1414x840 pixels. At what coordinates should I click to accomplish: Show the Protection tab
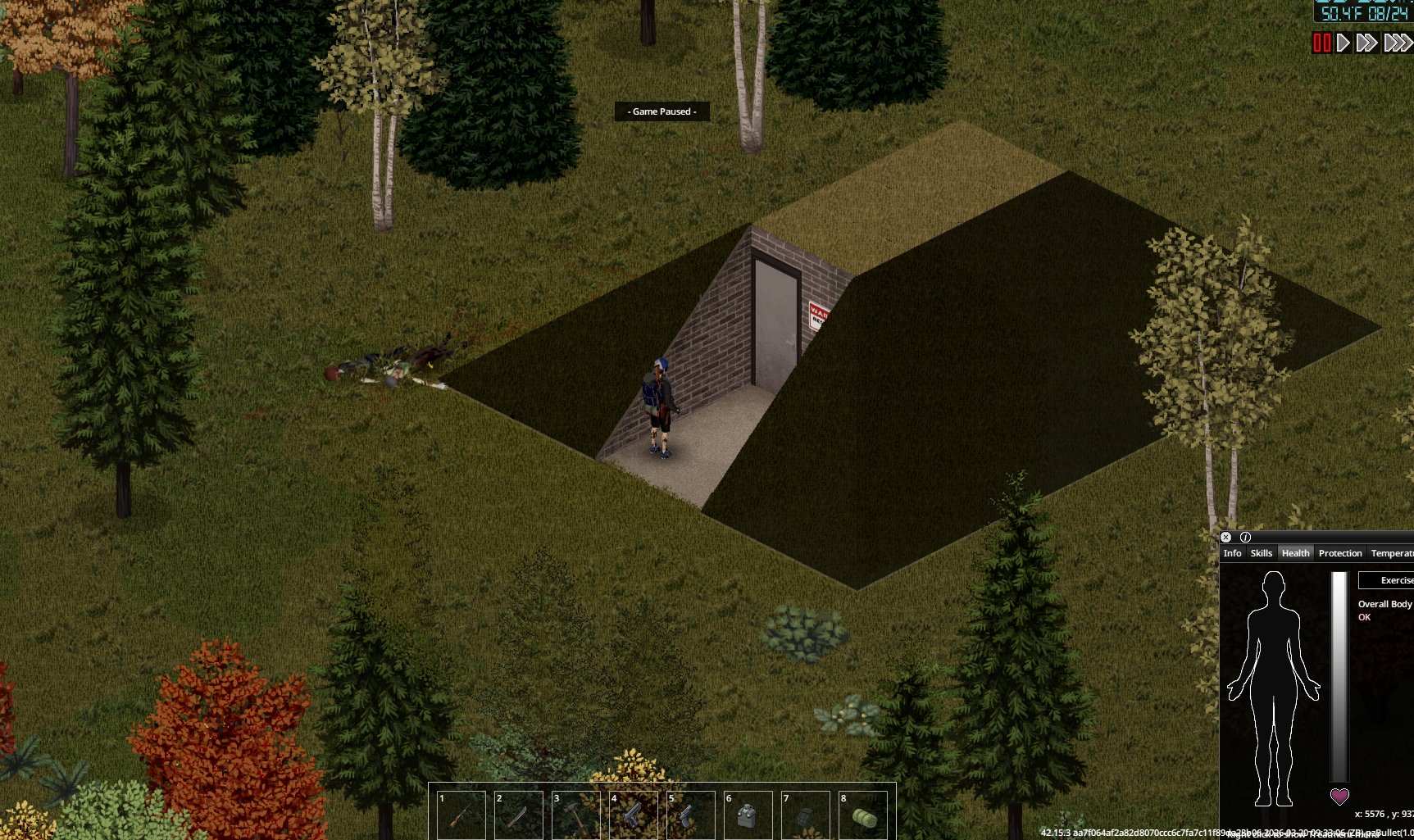[1339, 553]
